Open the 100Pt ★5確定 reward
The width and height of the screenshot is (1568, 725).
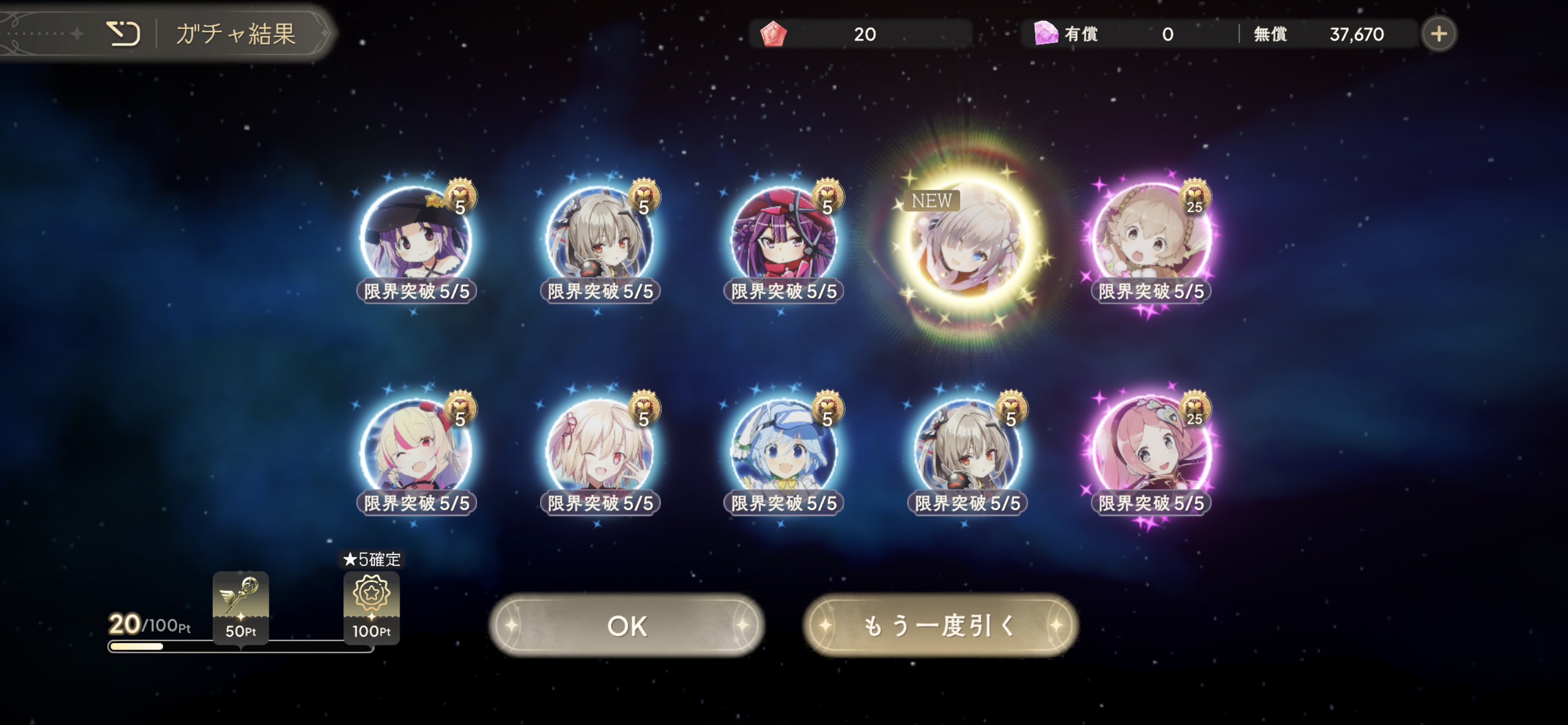[x=371, y=606]
